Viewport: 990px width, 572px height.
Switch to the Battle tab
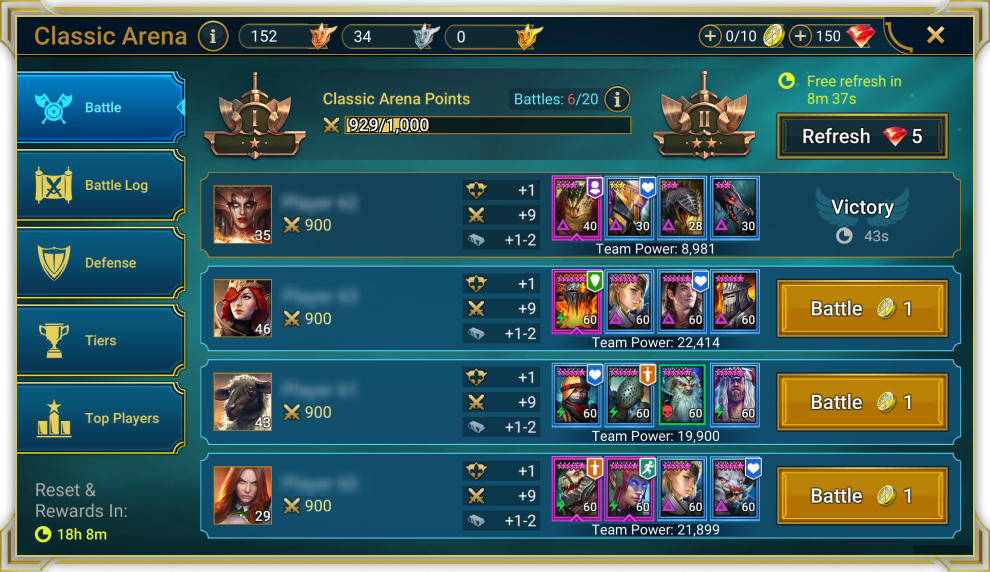[100, 108]
